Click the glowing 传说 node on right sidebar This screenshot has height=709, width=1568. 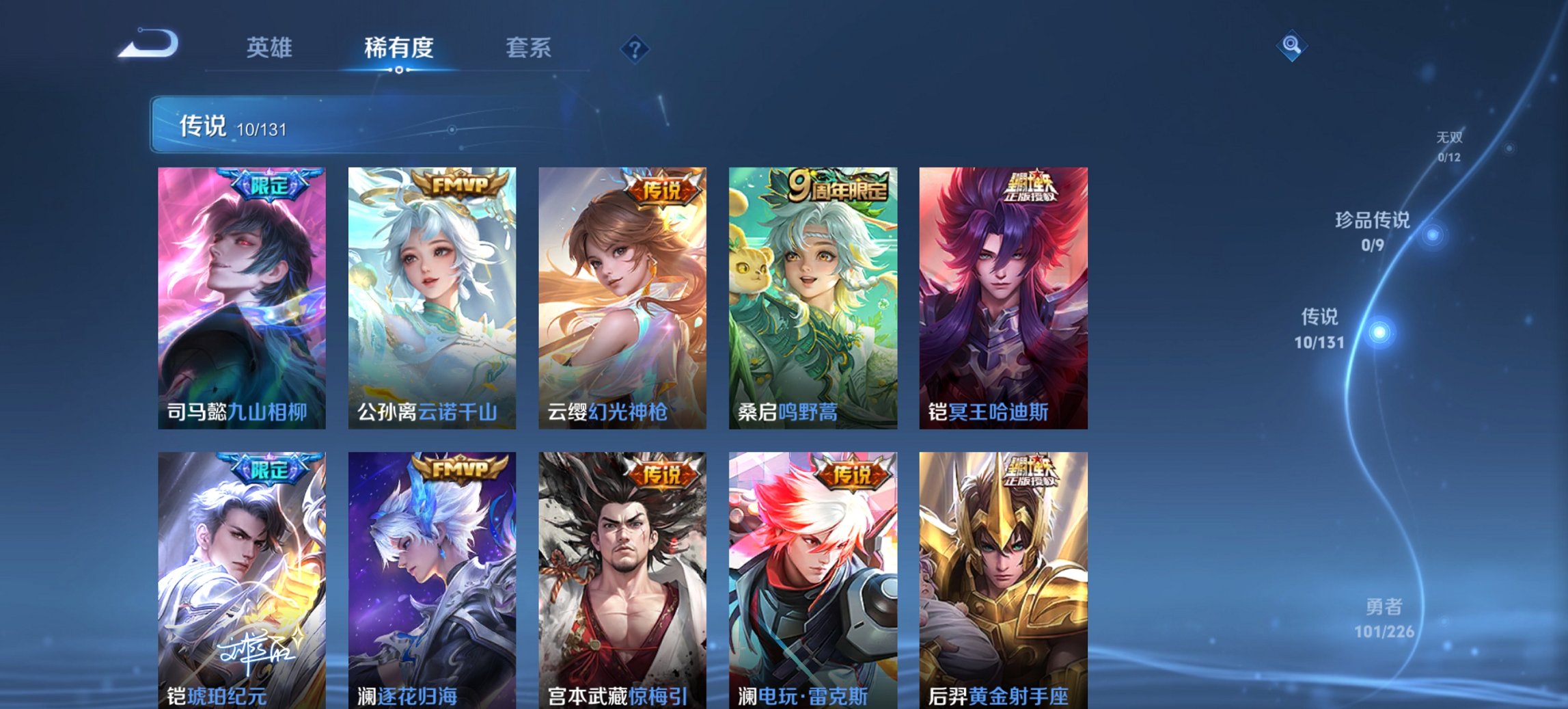pos(1381,333)
